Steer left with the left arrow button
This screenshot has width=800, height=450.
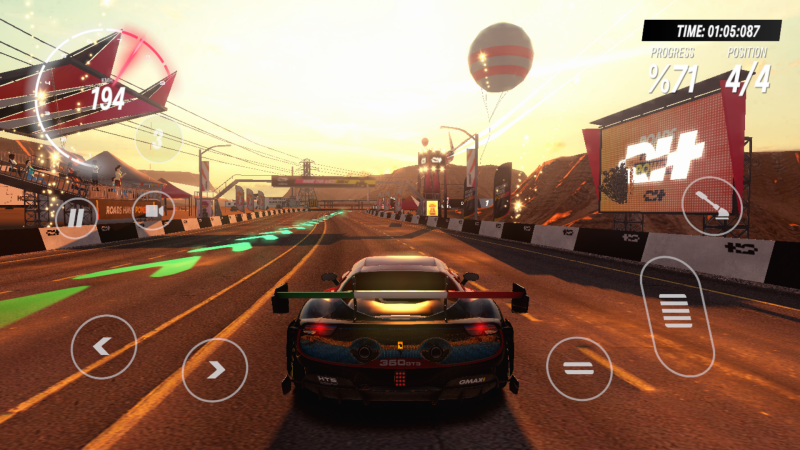[x=103, y=347]
